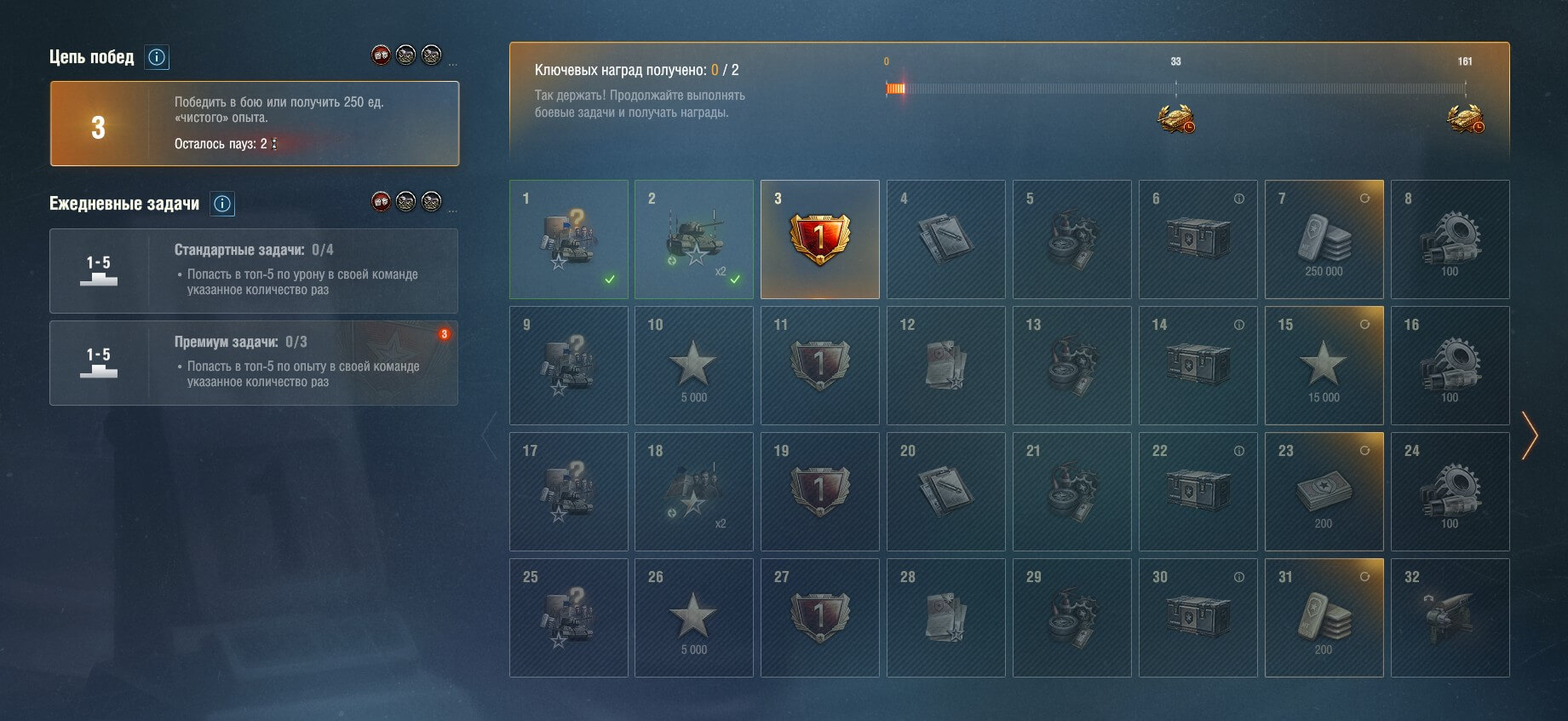Show info about Ежедневные задачи
The width and height of the screenshot is (1568, 721).
[x=222, y=205]
